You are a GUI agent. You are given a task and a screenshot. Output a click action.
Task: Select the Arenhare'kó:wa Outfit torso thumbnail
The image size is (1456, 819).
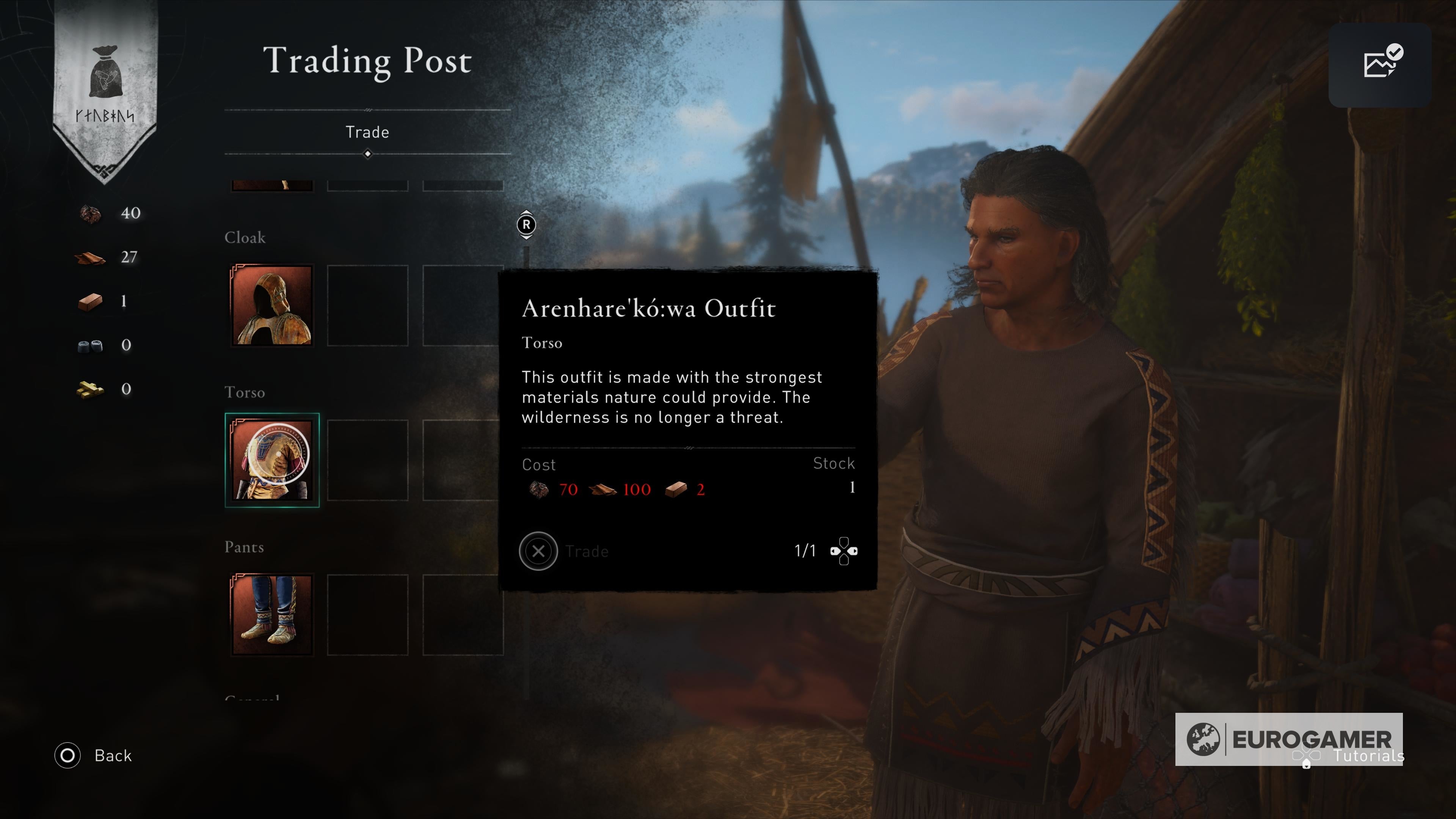click(x=273, y=460)
